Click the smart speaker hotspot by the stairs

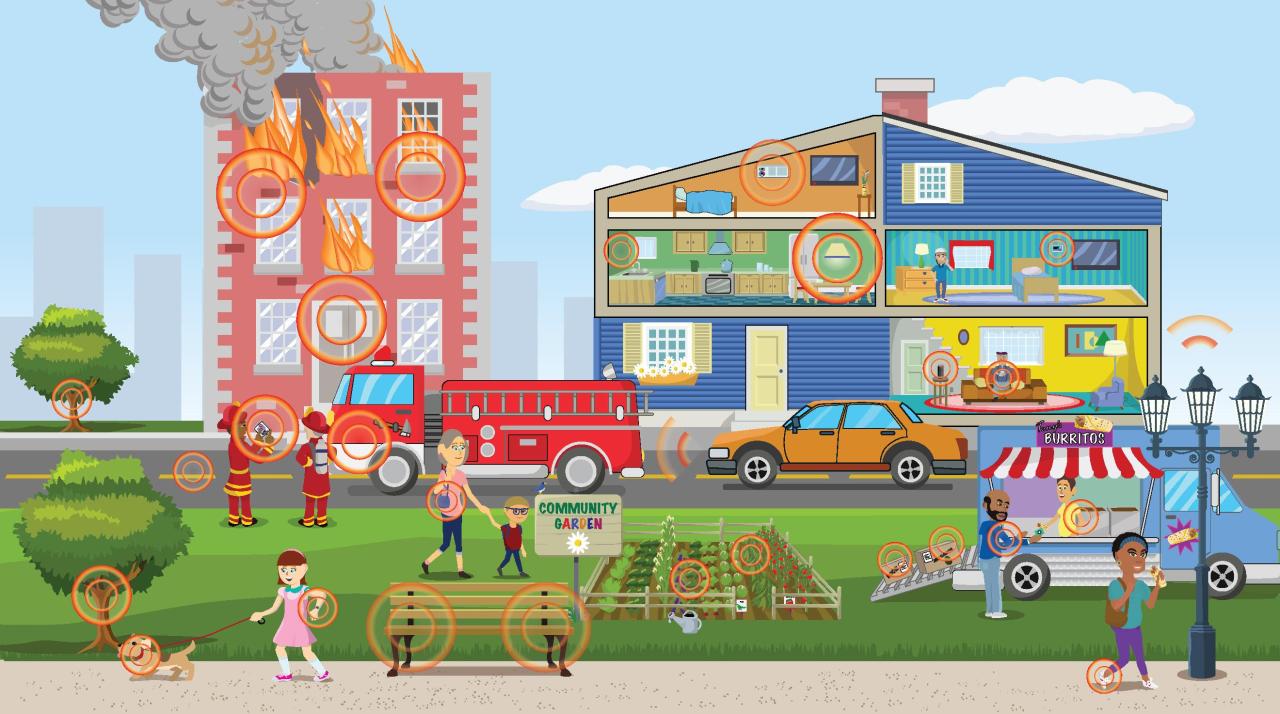click(x=939, y=368)
